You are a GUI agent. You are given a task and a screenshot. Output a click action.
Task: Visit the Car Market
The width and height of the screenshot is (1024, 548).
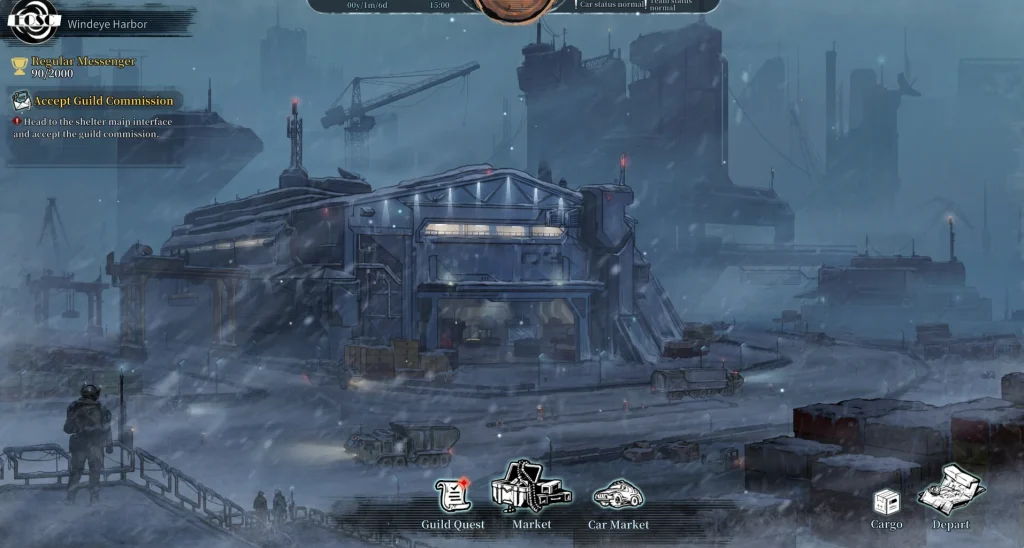point(617,496)
